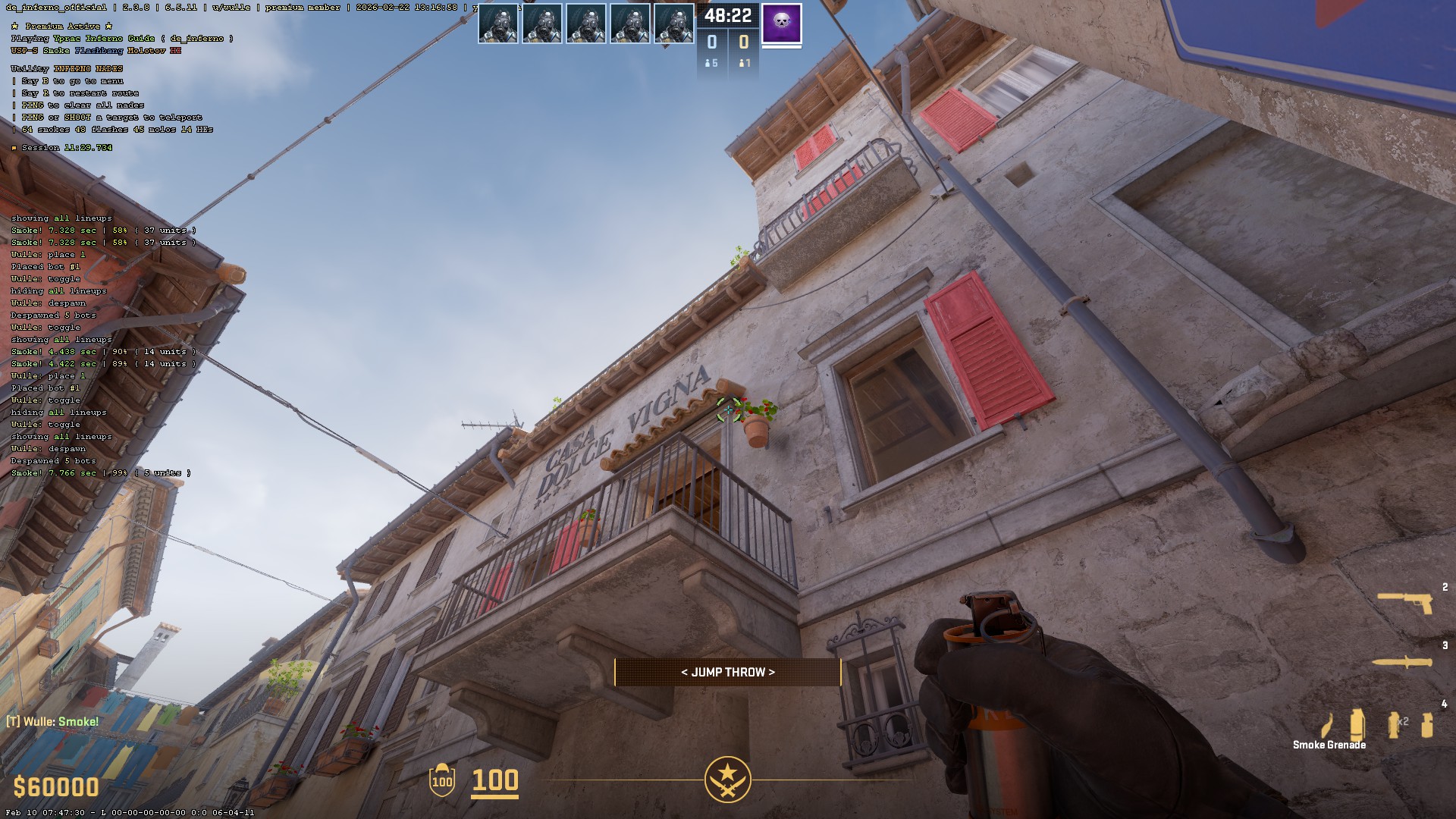Viewport: 1456px width, 819px height.
Task: Click the HE grenade icon beside the smoke
Action: point(1428,724)
